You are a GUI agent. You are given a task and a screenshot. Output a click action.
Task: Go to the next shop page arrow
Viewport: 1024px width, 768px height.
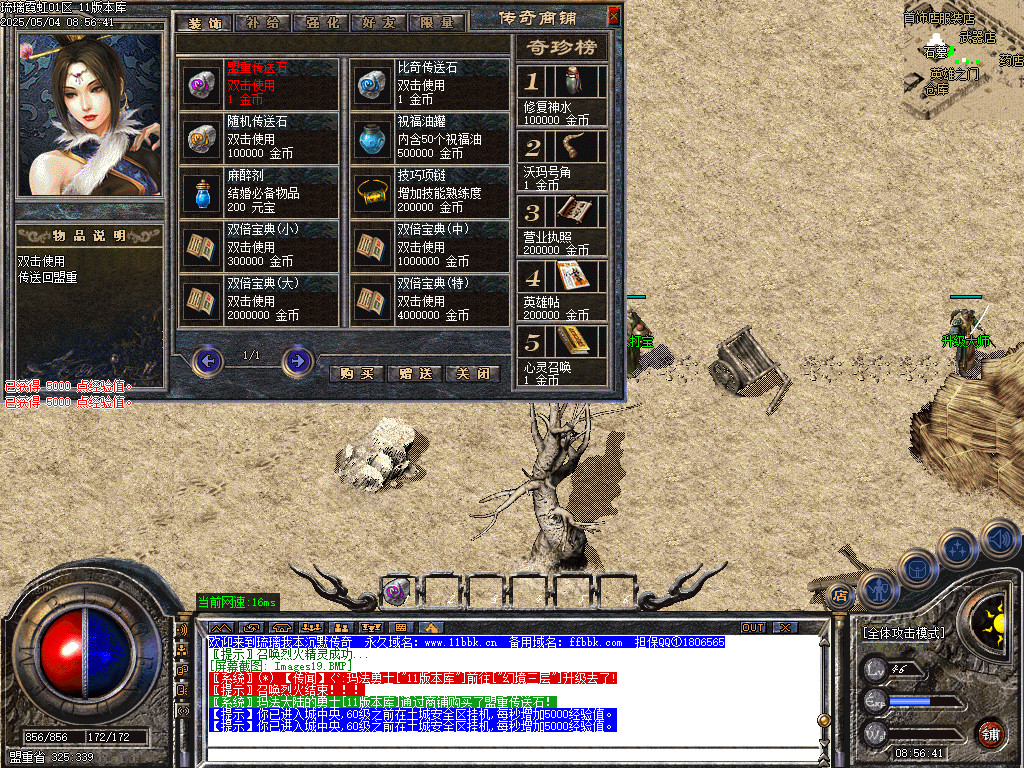point(297,360)
